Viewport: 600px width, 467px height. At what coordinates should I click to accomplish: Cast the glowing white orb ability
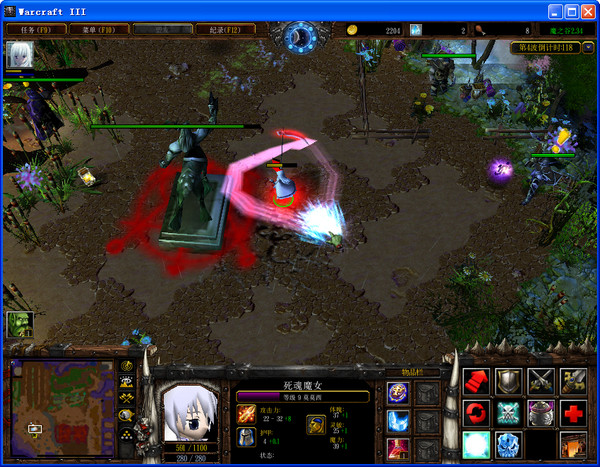[x=476, y=445]
